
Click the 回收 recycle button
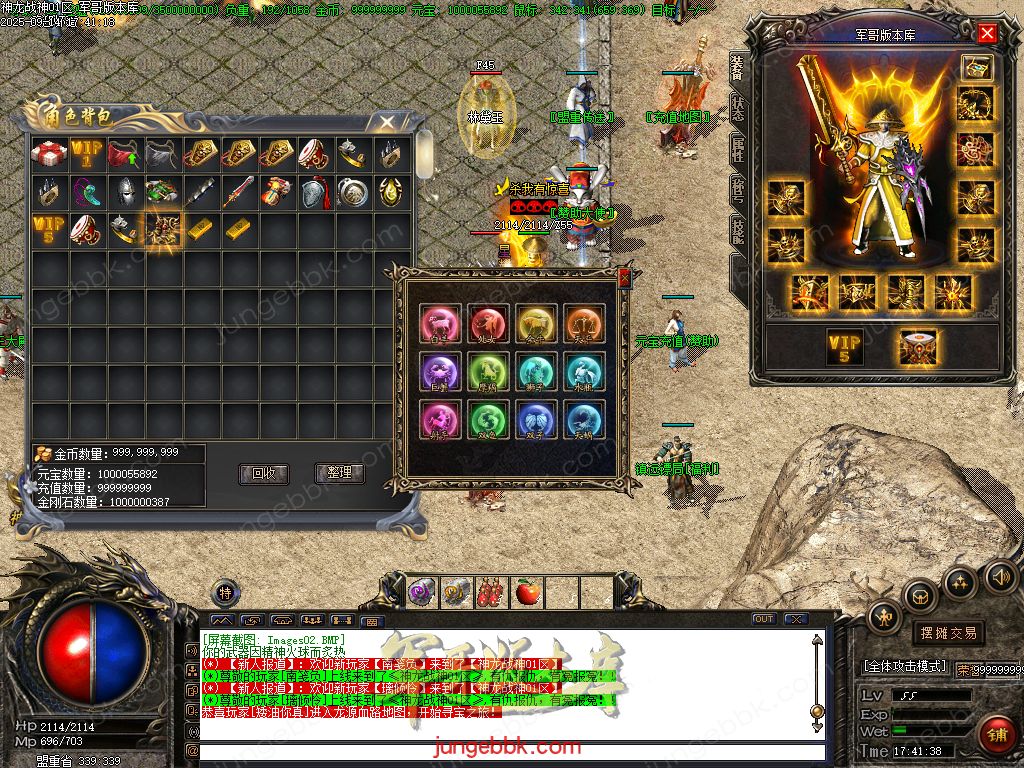[263, 473]
